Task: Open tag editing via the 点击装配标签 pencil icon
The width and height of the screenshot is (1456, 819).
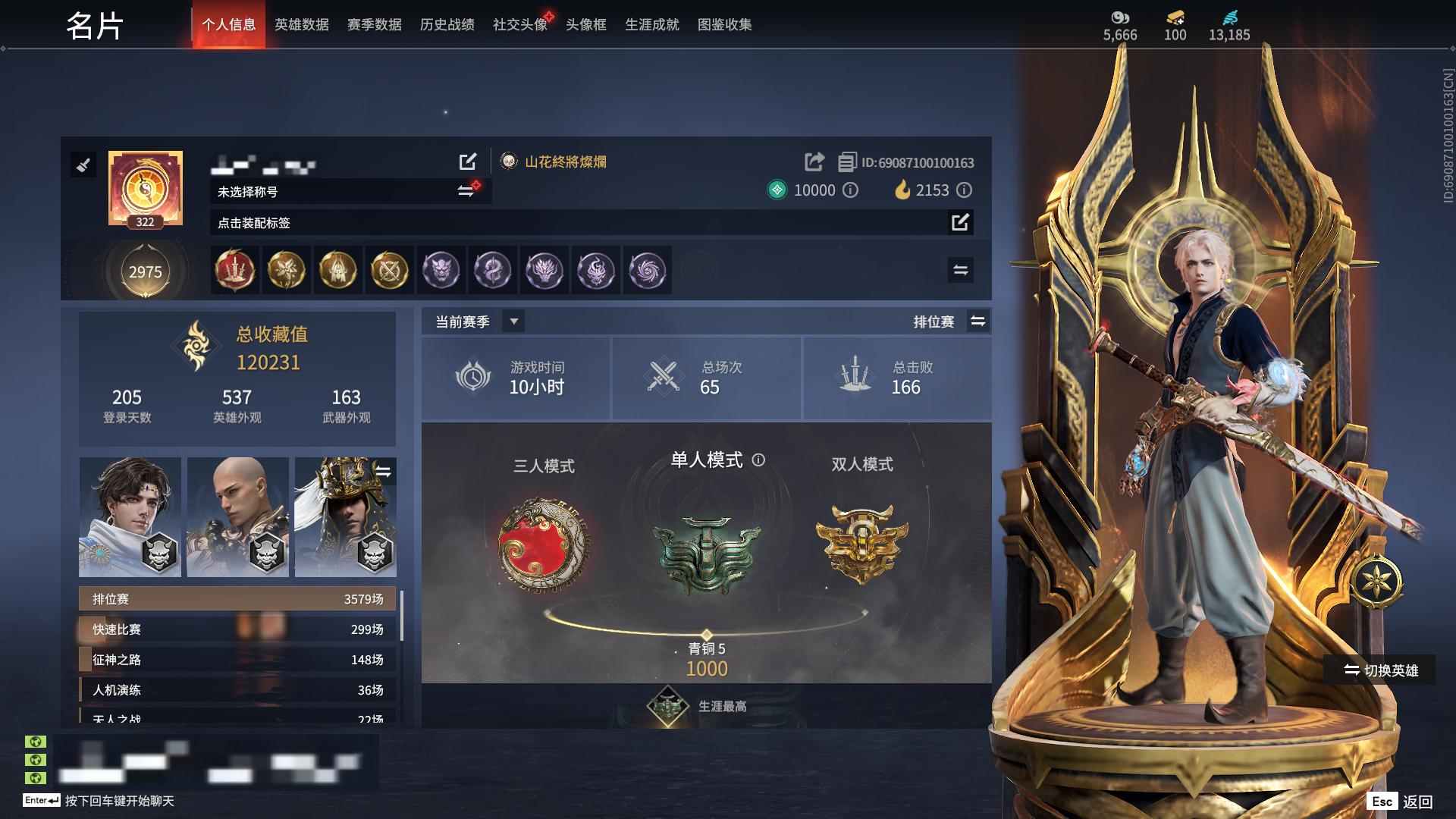Action: pyautogui.click(x=962, y=223)
